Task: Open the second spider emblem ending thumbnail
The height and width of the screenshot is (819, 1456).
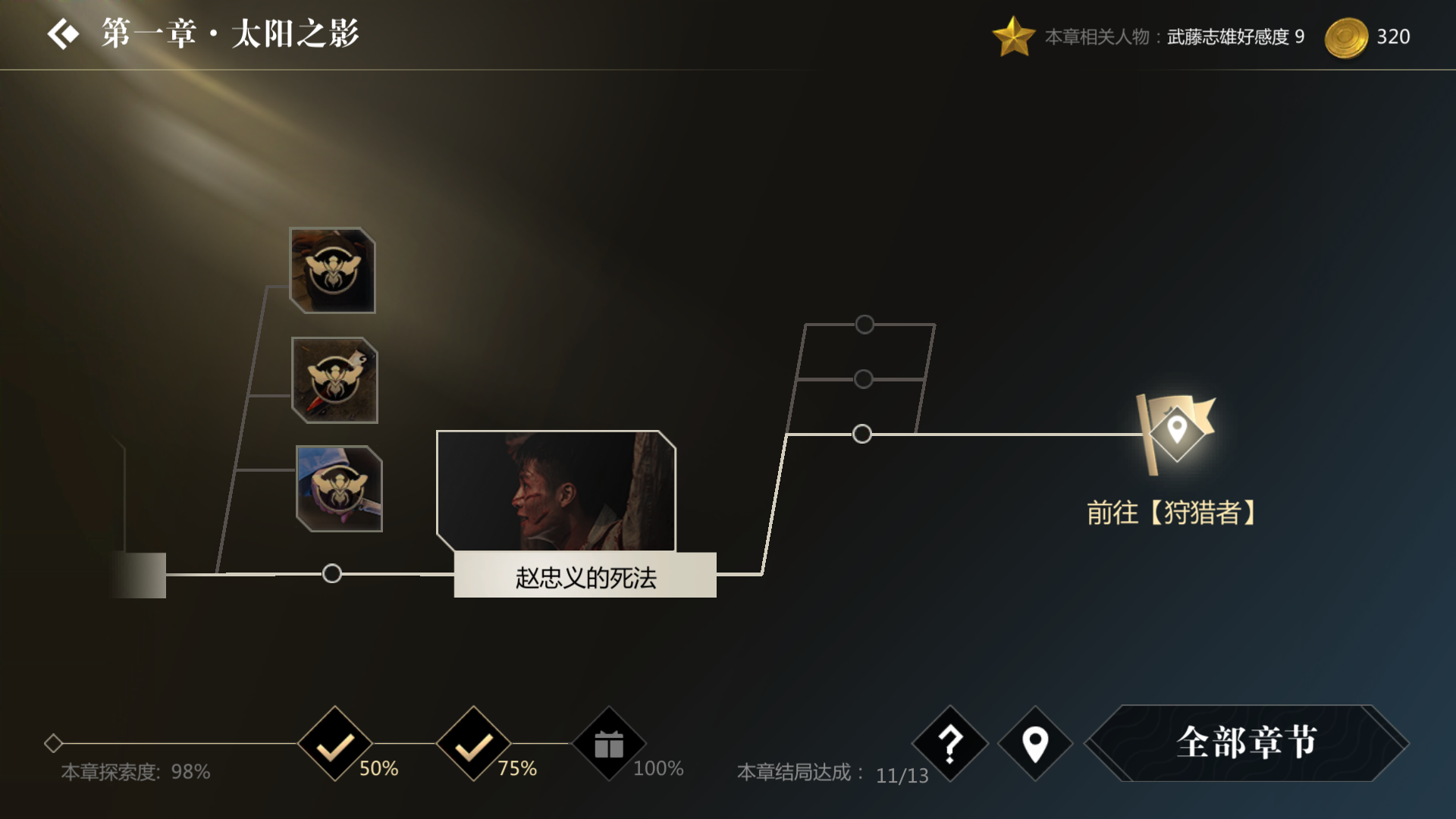Action: [x=334, y=379]
